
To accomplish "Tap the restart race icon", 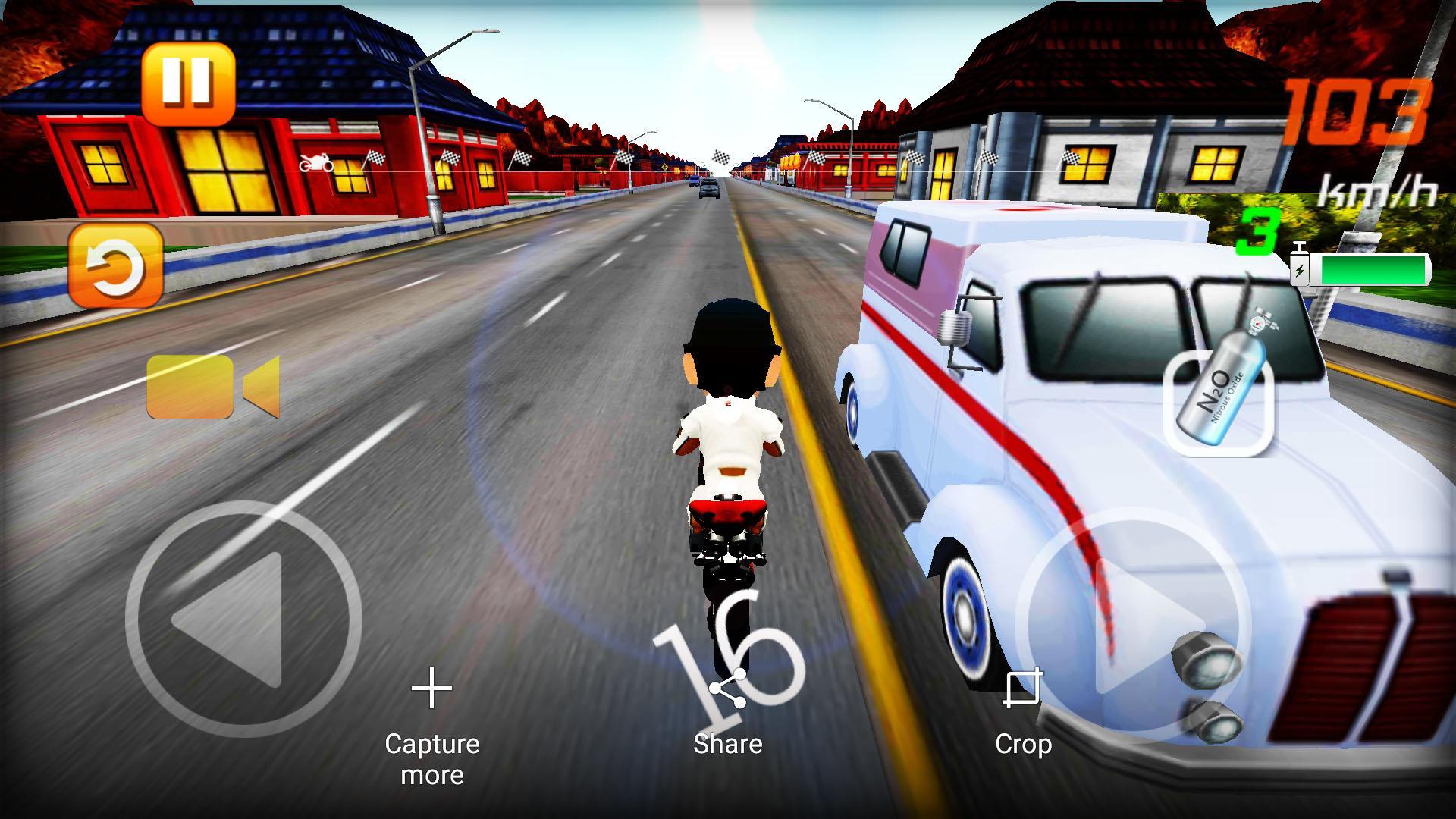I will click(115, 265).
